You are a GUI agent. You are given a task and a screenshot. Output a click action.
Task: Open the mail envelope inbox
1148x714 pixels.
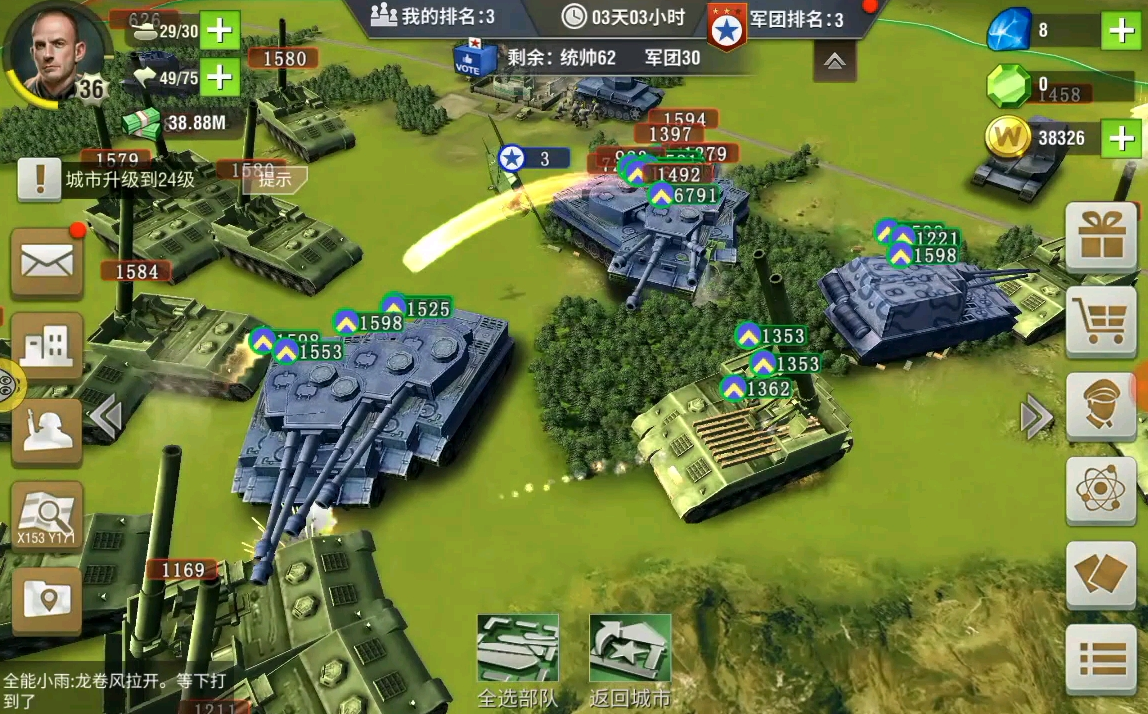point(46,263)
